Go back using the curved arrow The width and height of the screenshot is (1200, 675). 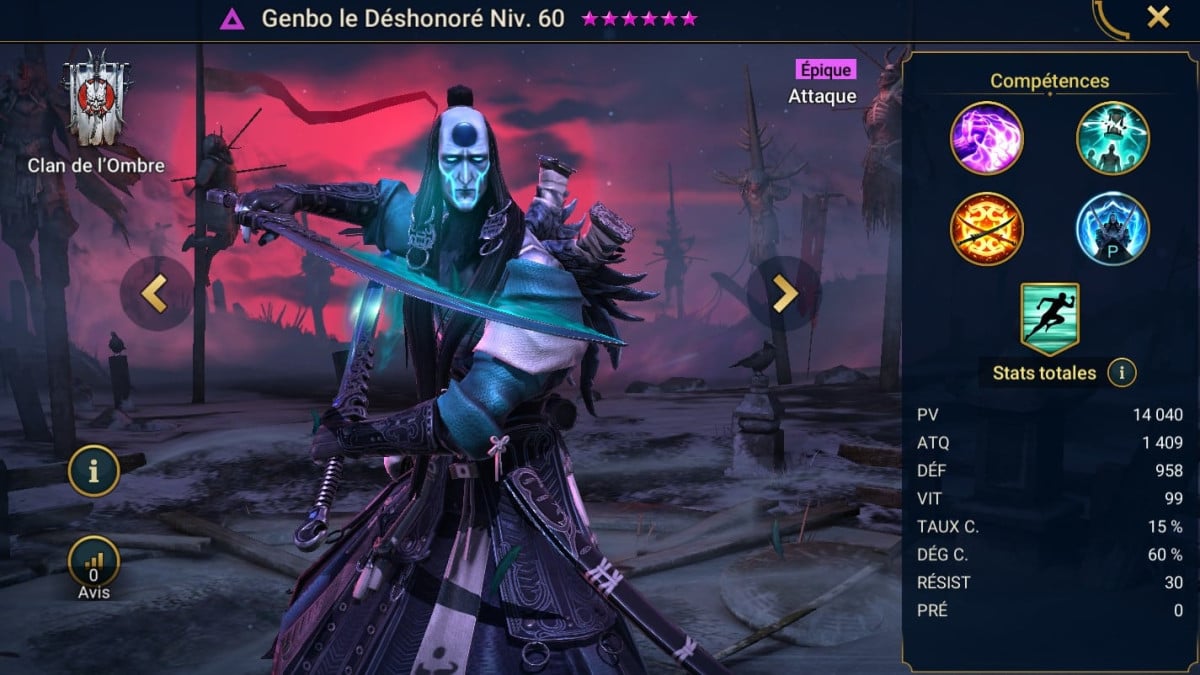coord(1110,18)
